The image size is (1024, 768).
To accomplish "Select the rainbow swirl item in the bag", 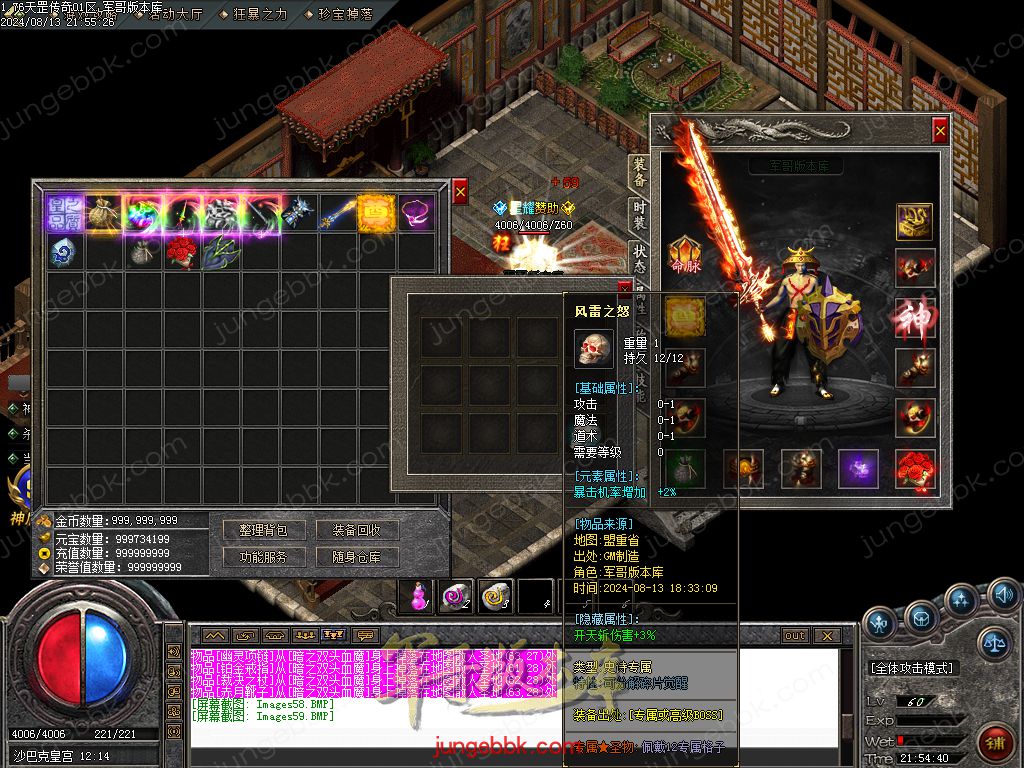I will (143, 213).
